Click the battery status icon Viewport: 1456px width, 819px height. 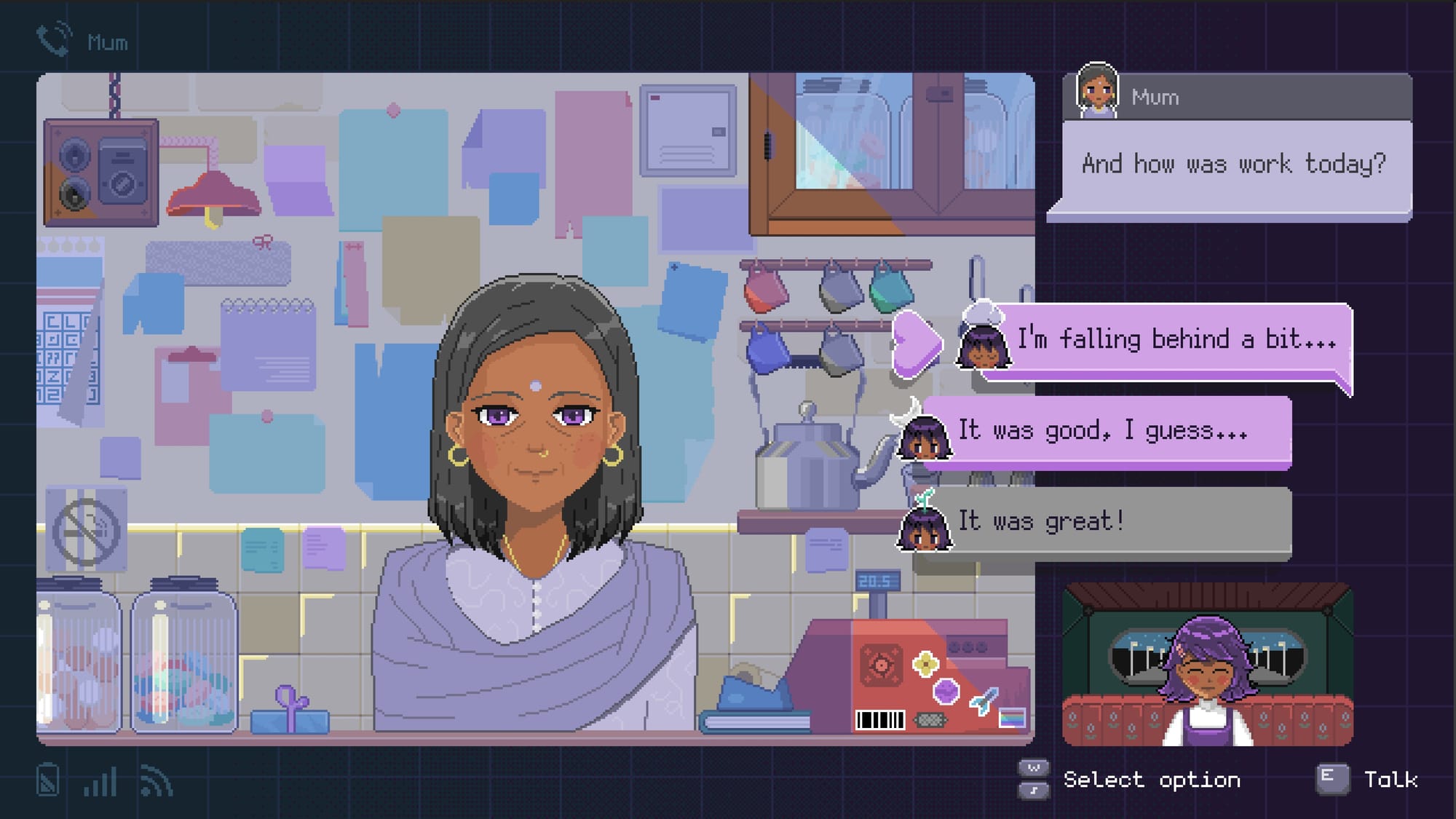pos(47,781)
